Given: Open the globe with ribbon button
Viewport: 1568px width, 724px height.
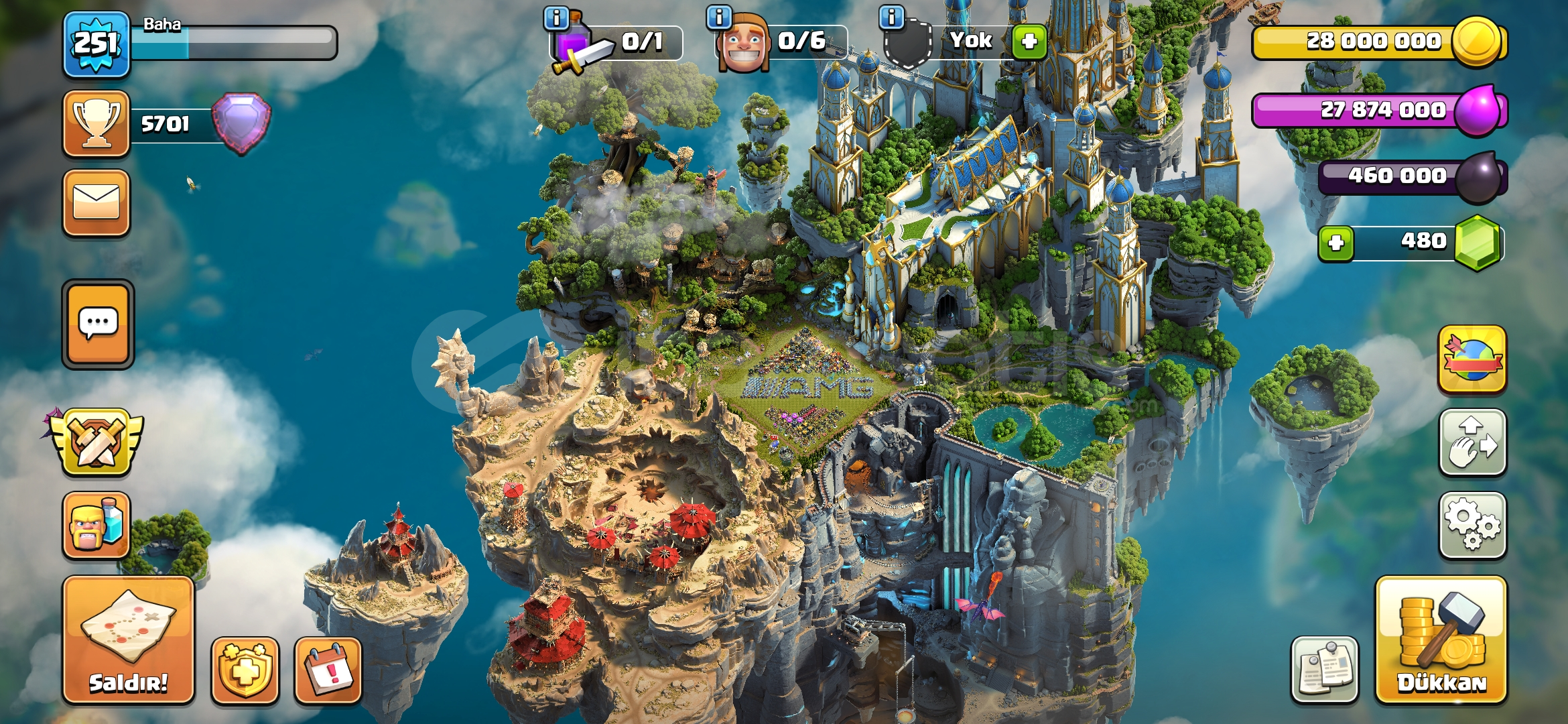Looking at the screenshot, I should 1472,359.
